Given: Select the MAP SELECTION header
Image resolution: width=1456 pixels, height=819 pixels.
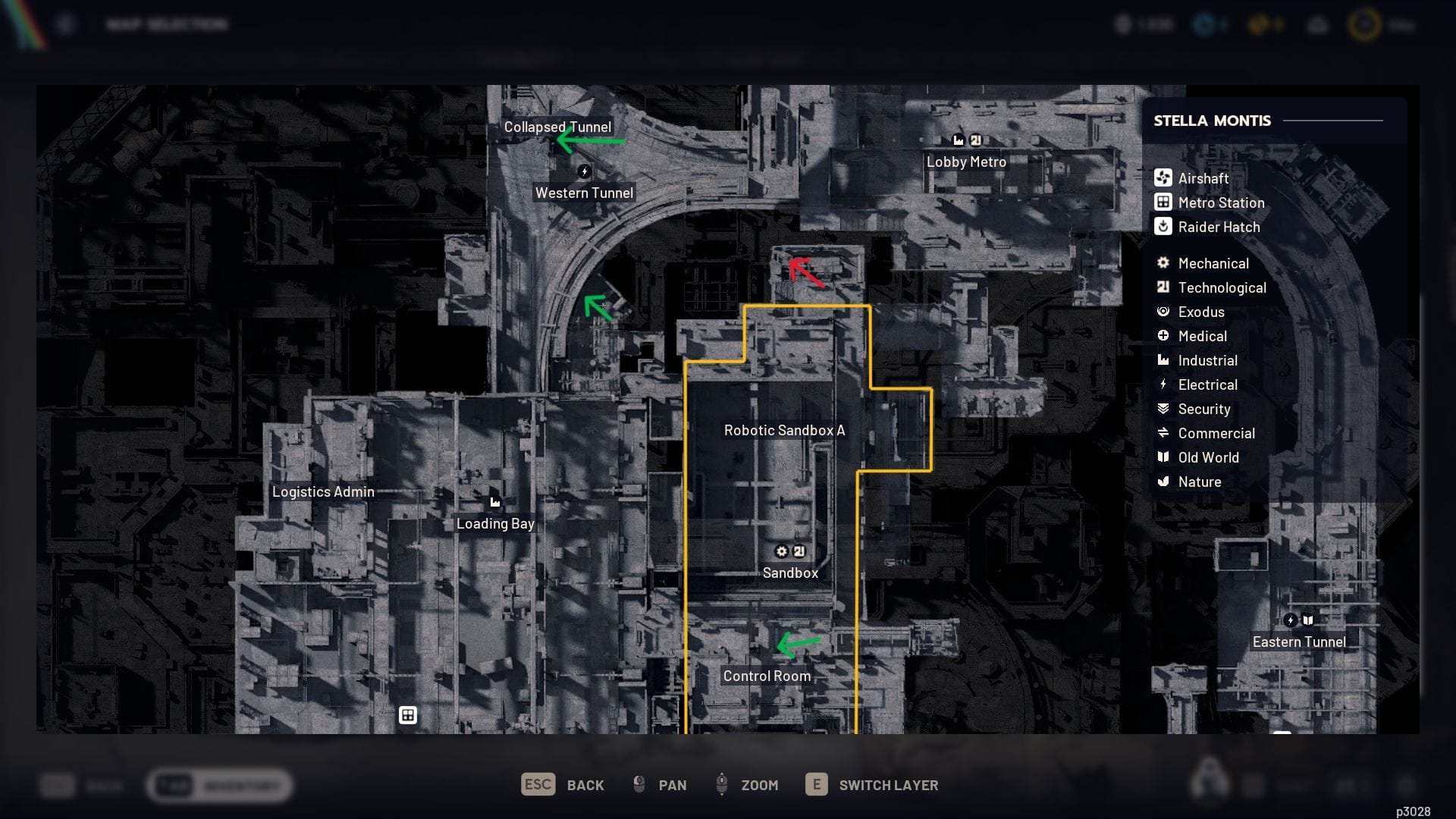Looking at the screenshot, I should click(x=165, y=24).
